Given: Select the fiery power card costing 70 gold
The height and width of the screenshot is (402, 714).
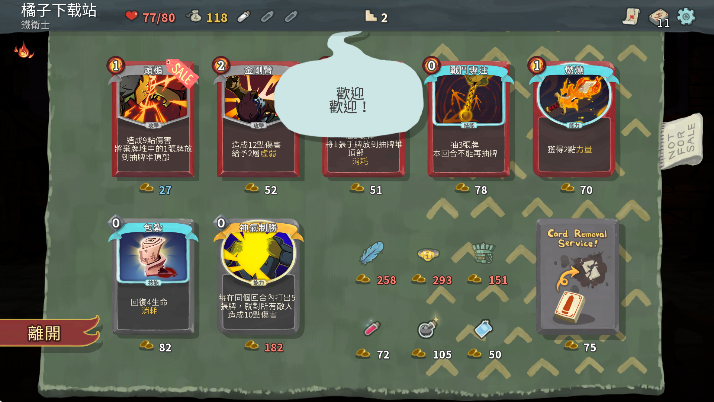Looking at the screenshot, I should [x=573, y=120].
